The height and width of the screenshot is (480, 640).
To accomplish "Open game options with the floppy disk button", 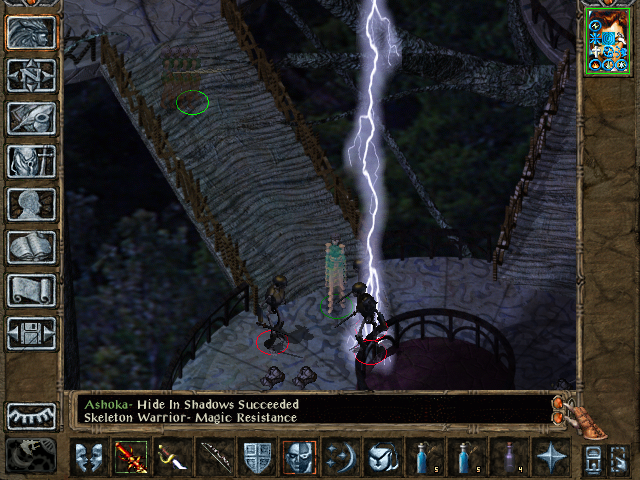I will point(31,333).
